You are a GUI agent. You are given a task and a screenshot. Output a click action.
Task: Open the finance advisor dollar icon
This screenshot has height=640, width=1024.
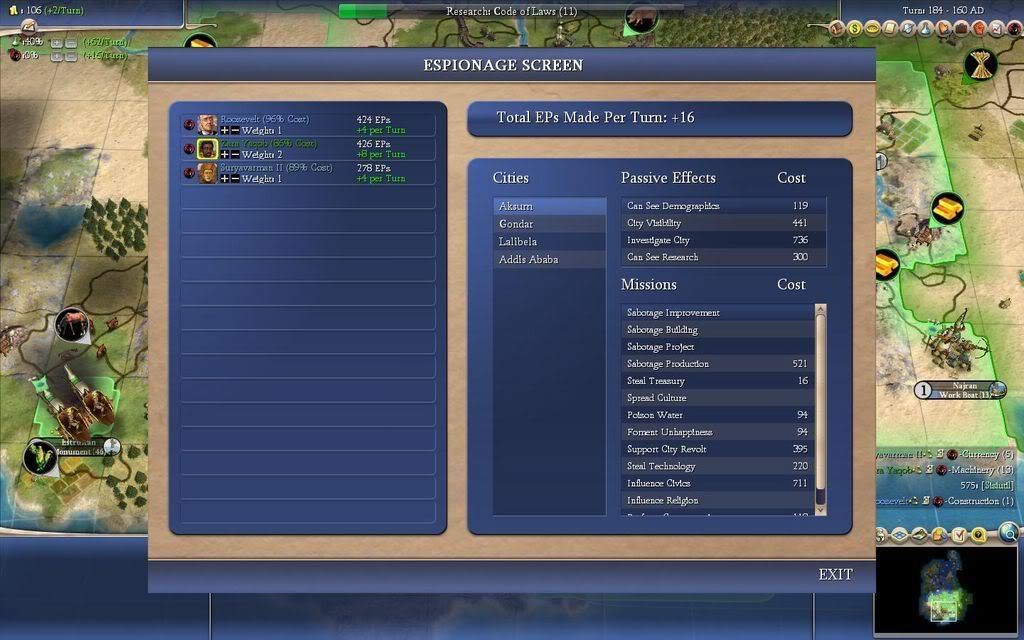856,29
